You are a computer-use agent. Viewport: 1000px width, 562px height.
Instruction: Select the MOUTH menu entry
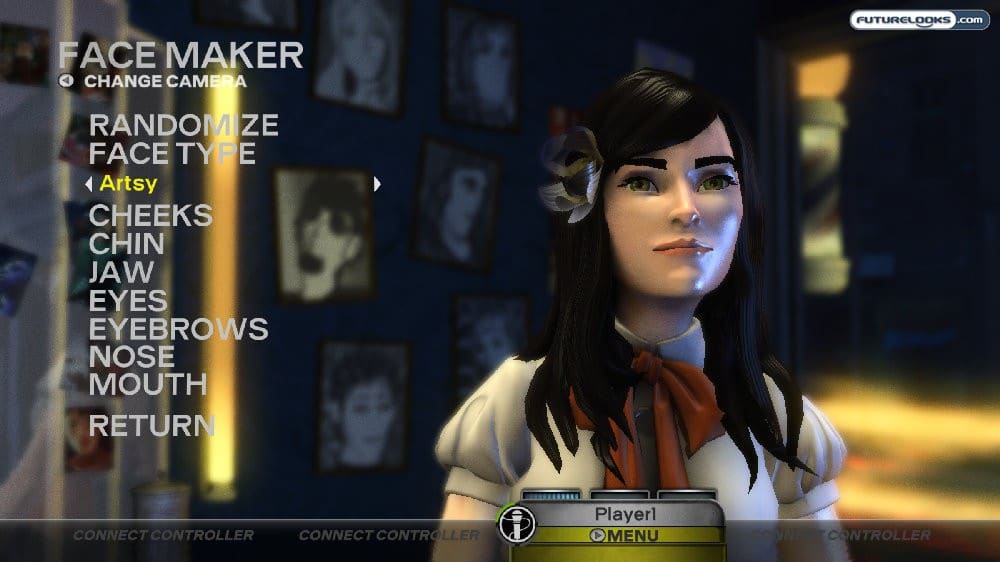point(148,384)
